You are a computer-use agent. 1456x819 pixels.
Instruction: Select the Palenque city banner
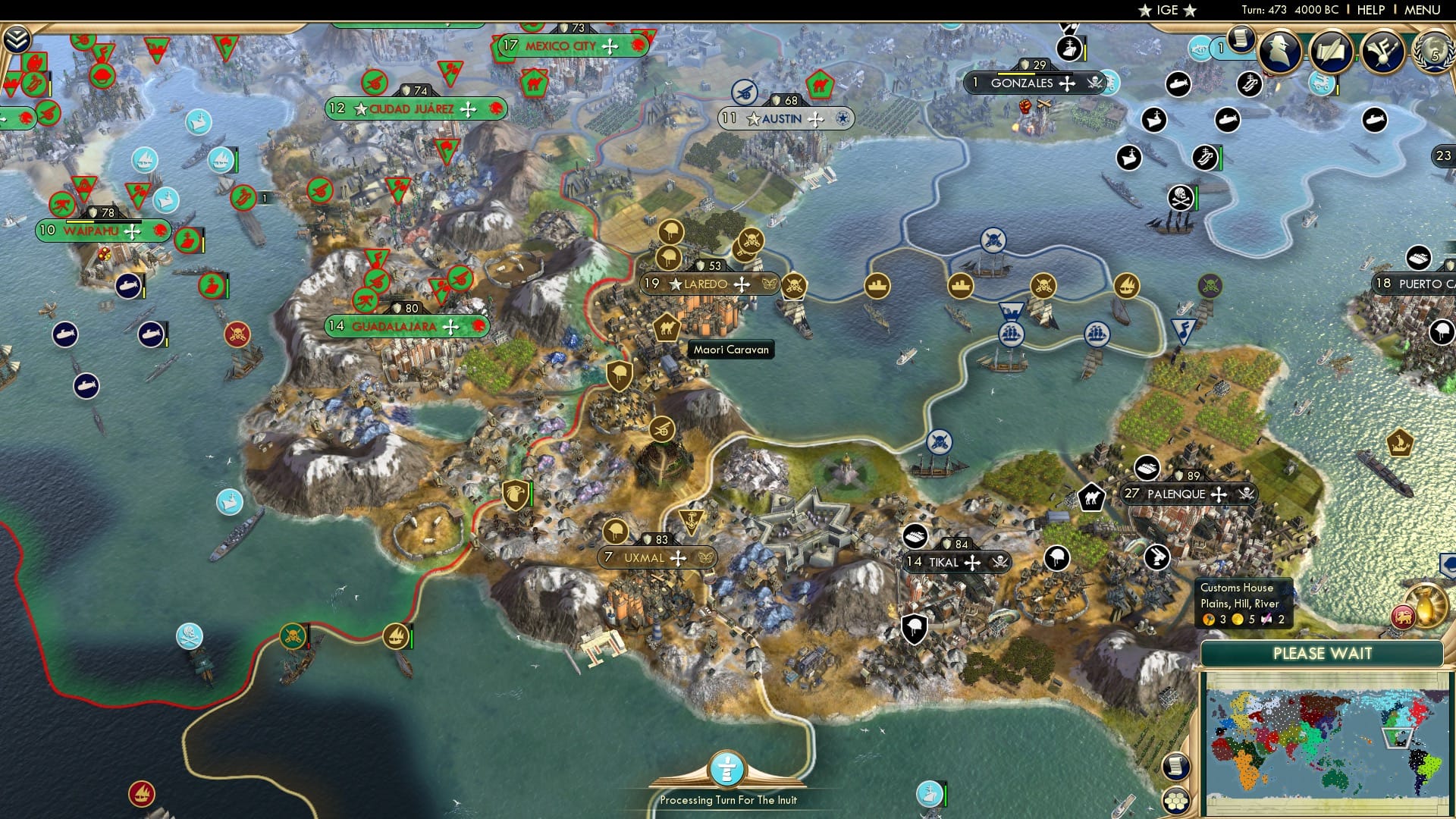tap(1187, 494)
